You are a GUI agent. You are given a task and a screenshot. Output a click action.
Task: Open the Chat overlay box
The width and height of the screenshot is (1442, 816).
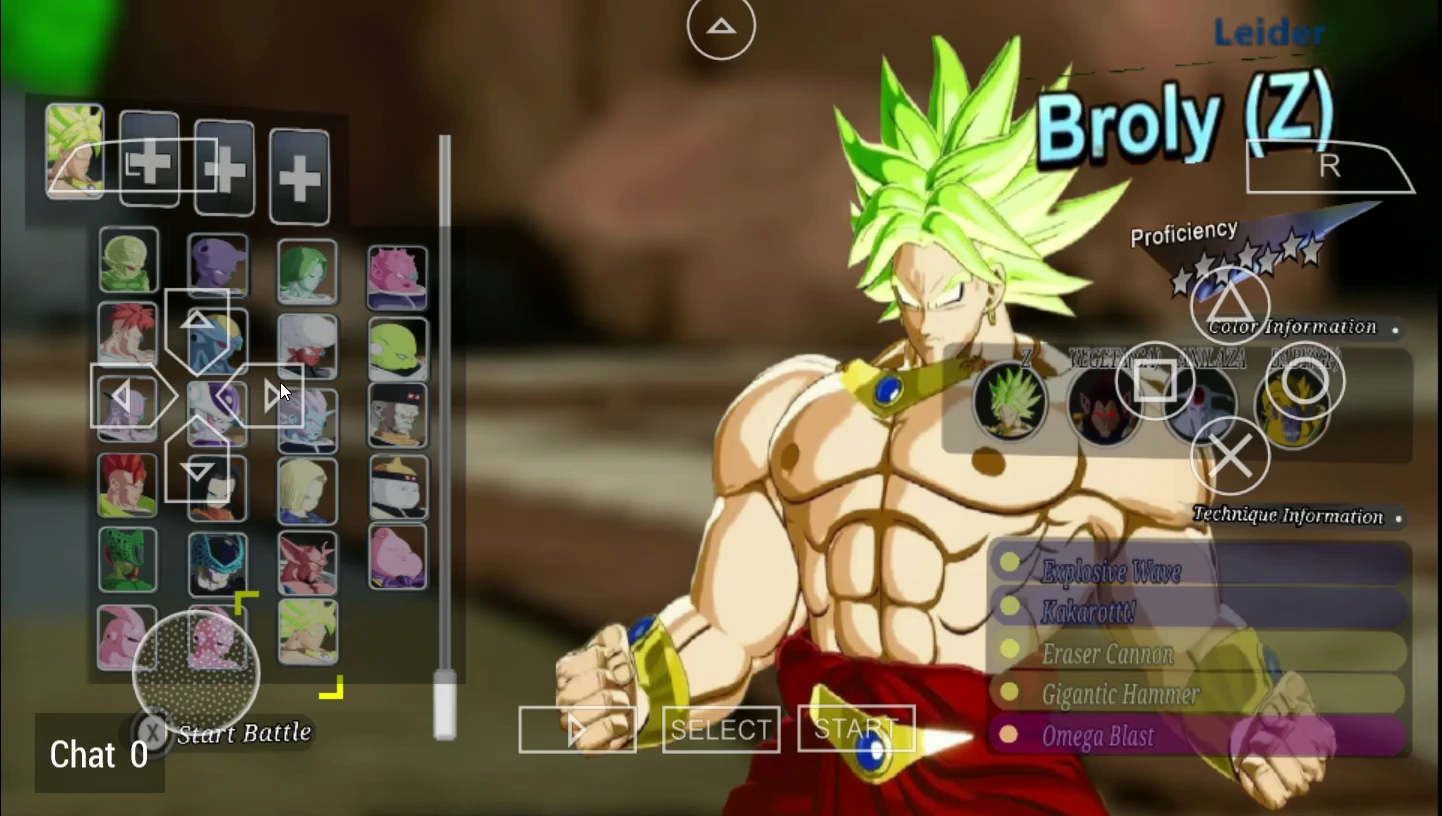pos(99,754)
